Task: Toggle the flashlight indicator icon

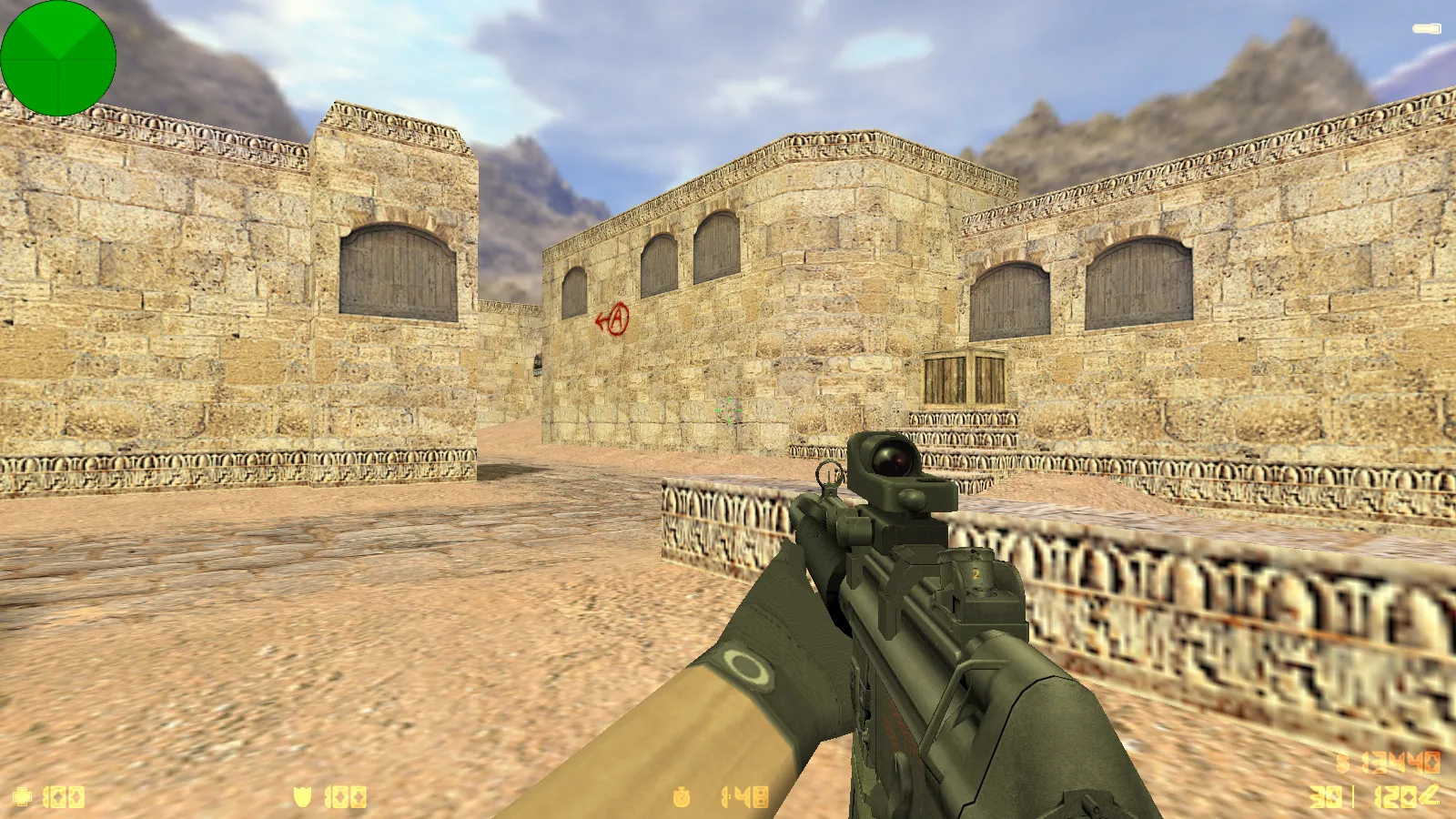Action: pos(1426,30)
